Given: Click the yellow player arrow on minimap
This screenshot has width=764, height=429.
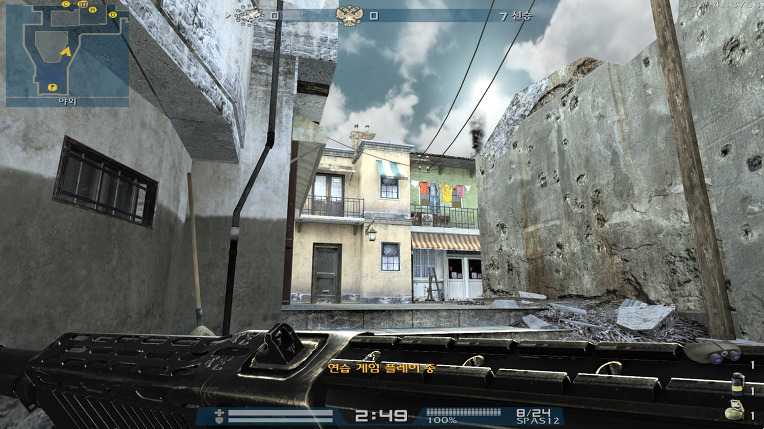Looking at the screenshot, I should coord(64,49).
